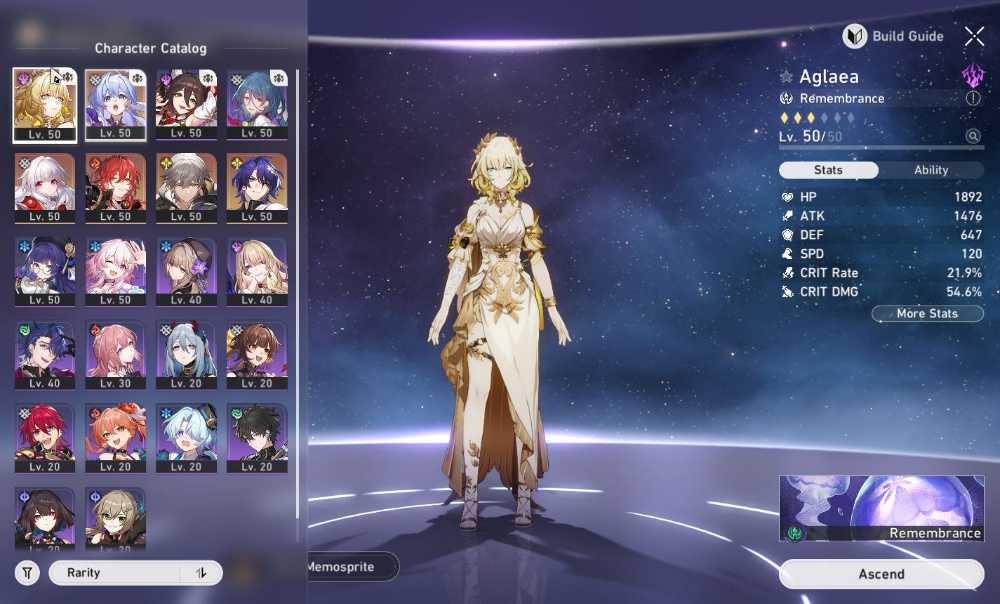
Task: Switch to the Ability tab
Action: point(930,170)
